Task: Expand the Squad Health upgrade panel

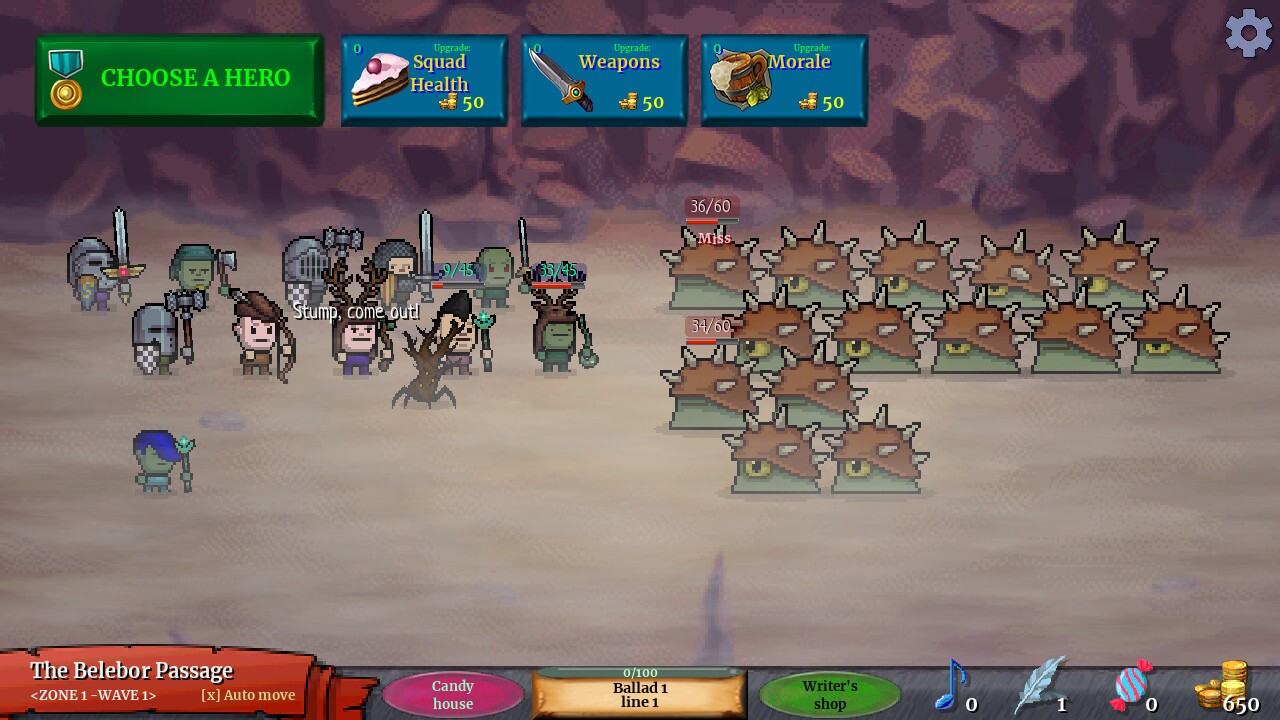Action: pyautogui.click(x=424, y=80)
